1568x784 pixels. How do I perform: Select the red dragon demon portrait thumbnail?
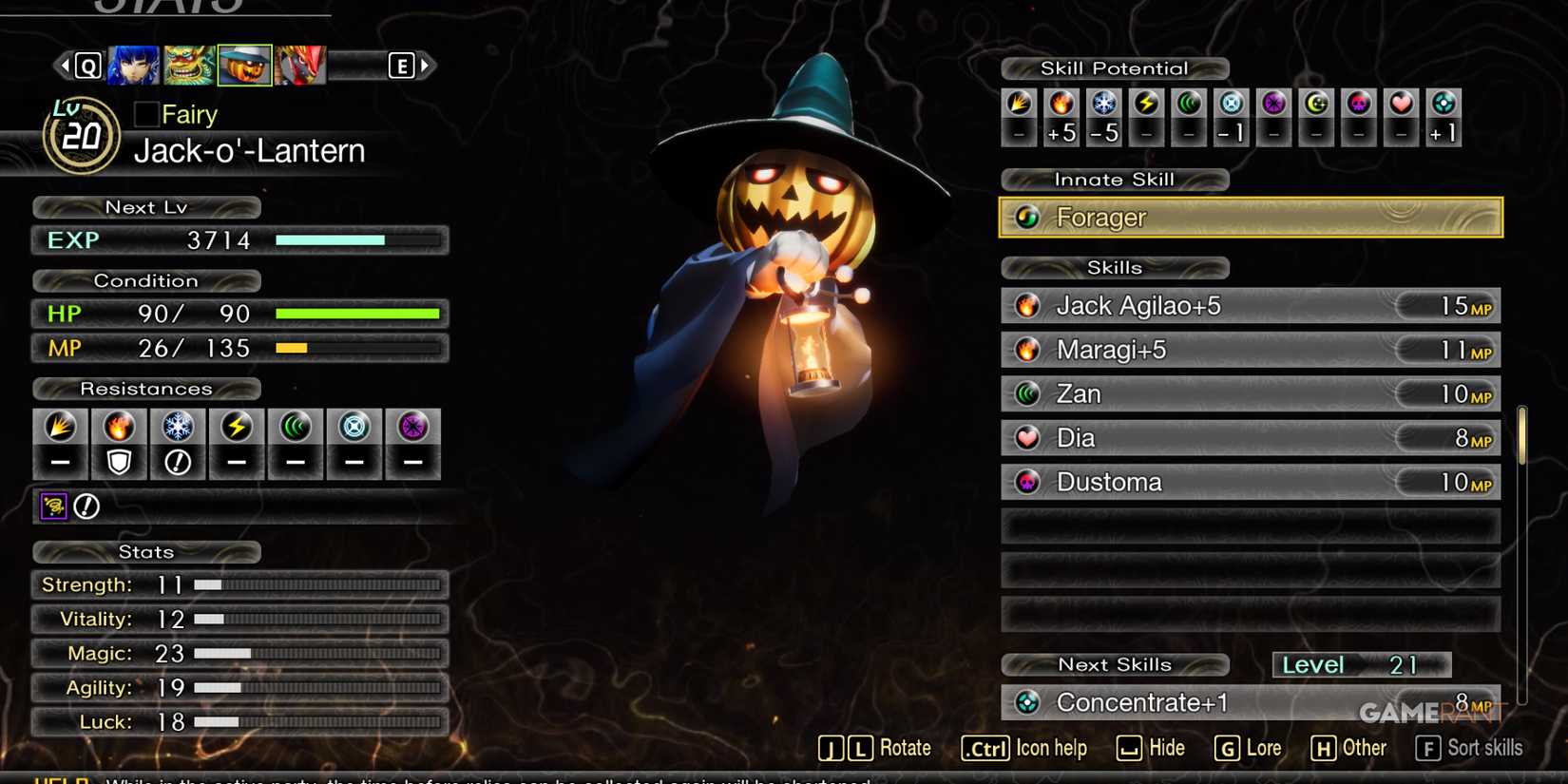coord(300,65)
